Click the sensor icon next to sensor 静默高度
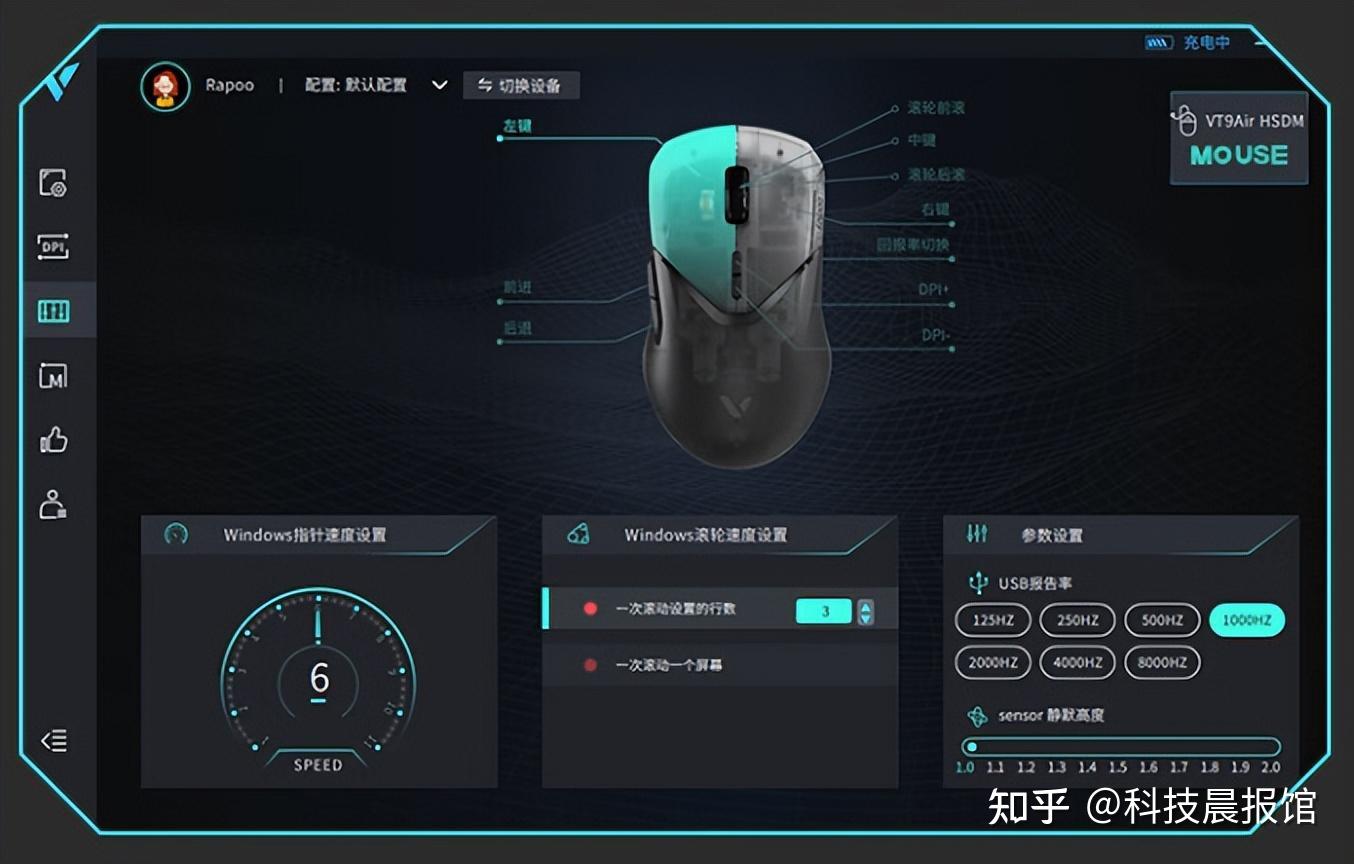This screenshot has height=864, width=1354. click(x=975, y=715)
